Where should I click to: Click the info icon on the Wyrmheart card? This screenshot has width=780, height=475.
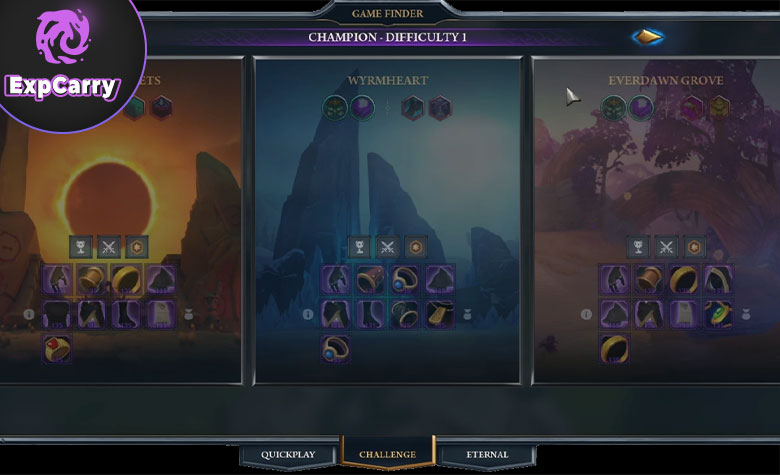tap(308, 314)
